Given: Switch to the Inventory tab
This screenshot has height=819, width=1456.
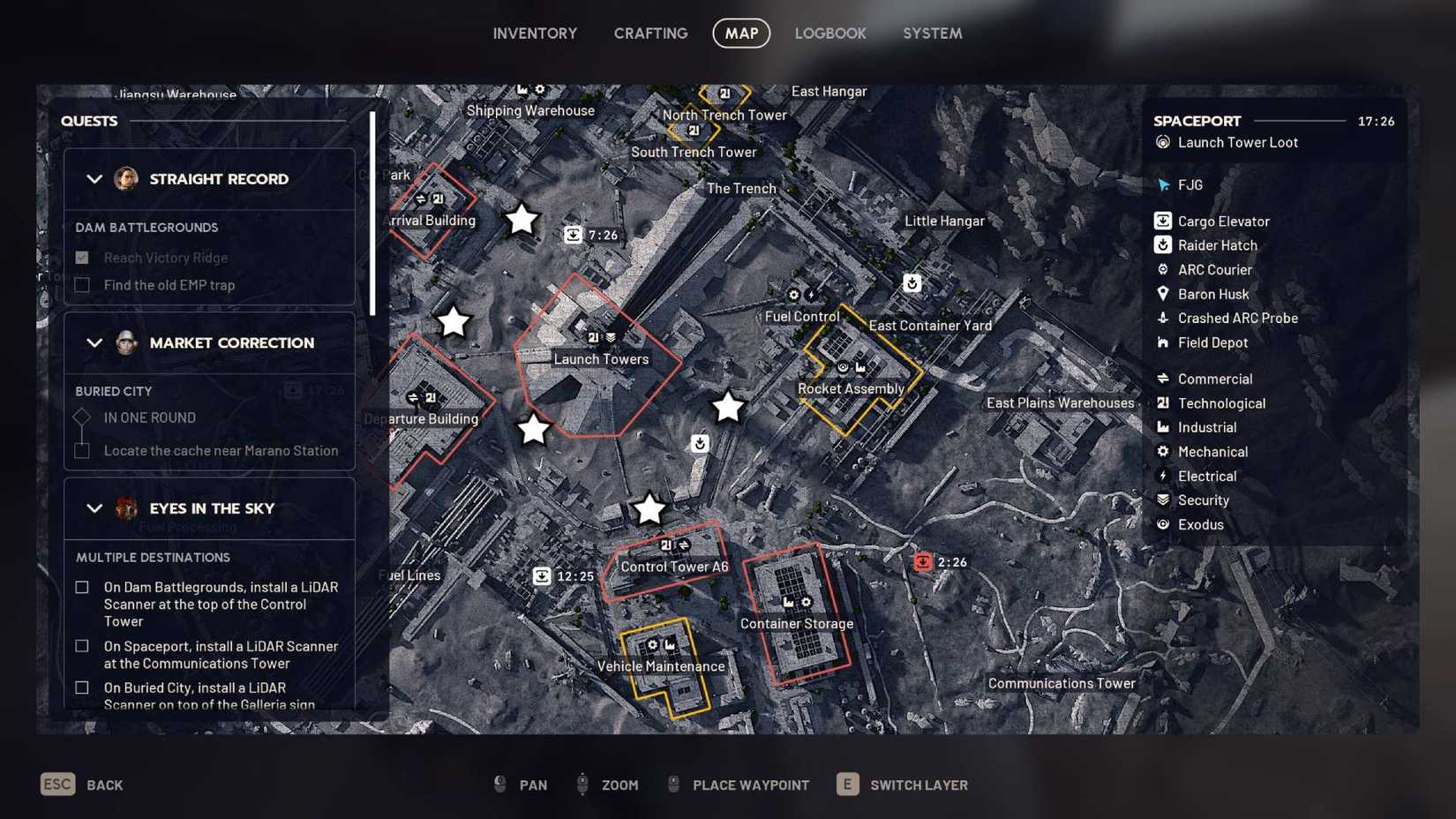Looking at the screenshot, I should click(x=535, y=33).
